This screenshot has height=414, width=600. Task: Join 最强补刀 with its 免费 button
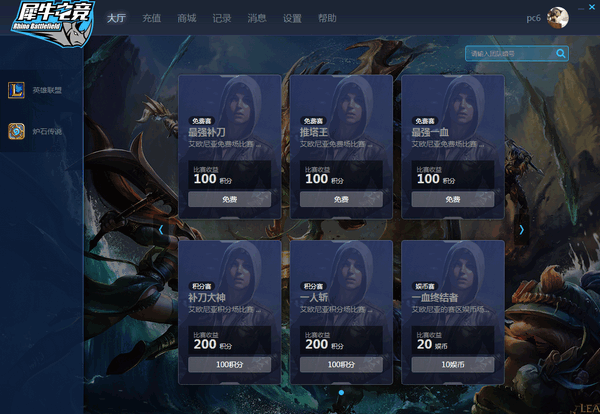[x=229, y=199]
